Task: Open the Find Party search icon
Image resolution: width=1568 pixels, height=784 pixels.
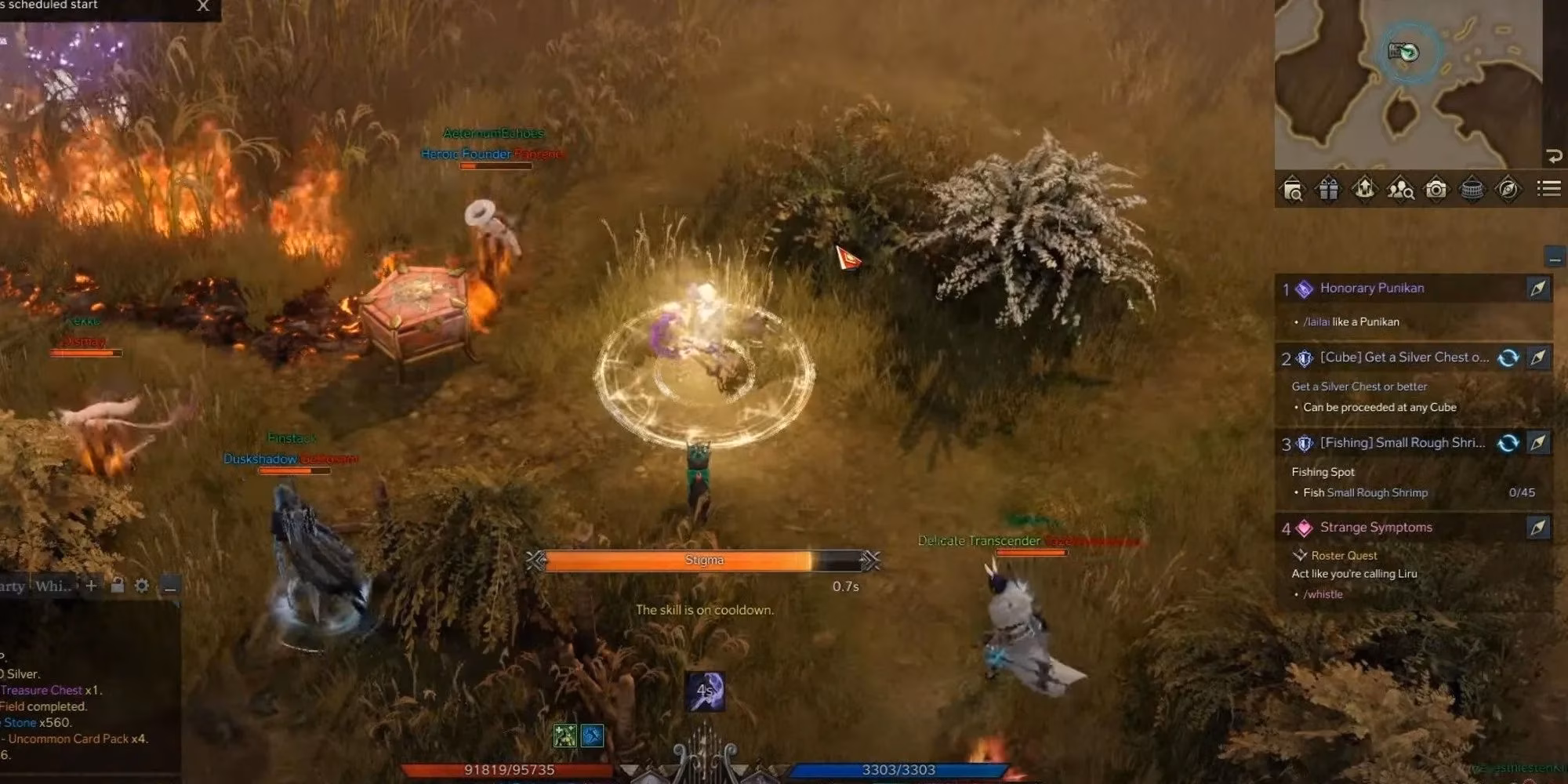Action: coord(1401,188)
